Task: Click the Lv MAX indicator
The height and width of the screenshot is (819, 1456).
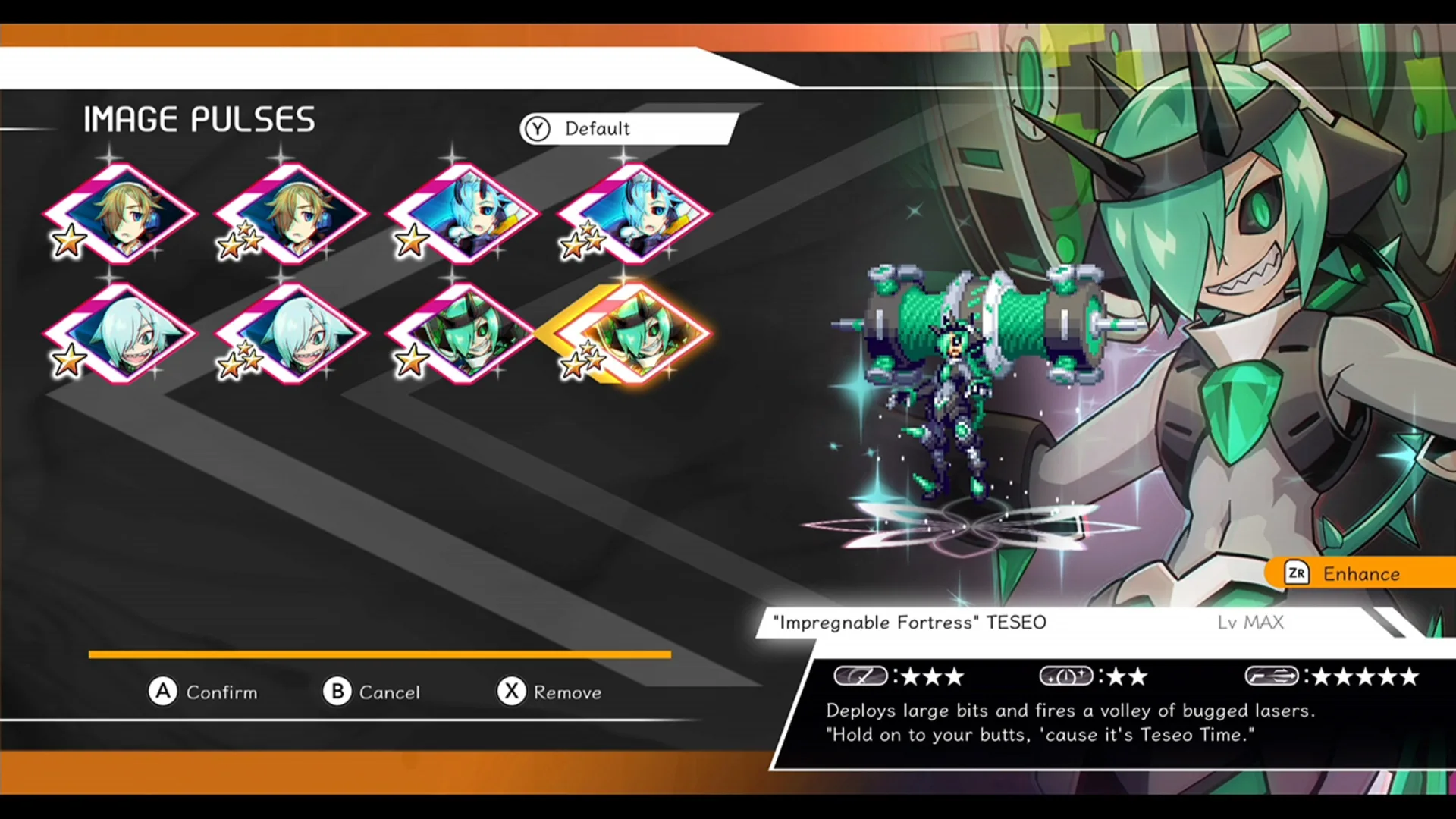Action: [1251, 622]
